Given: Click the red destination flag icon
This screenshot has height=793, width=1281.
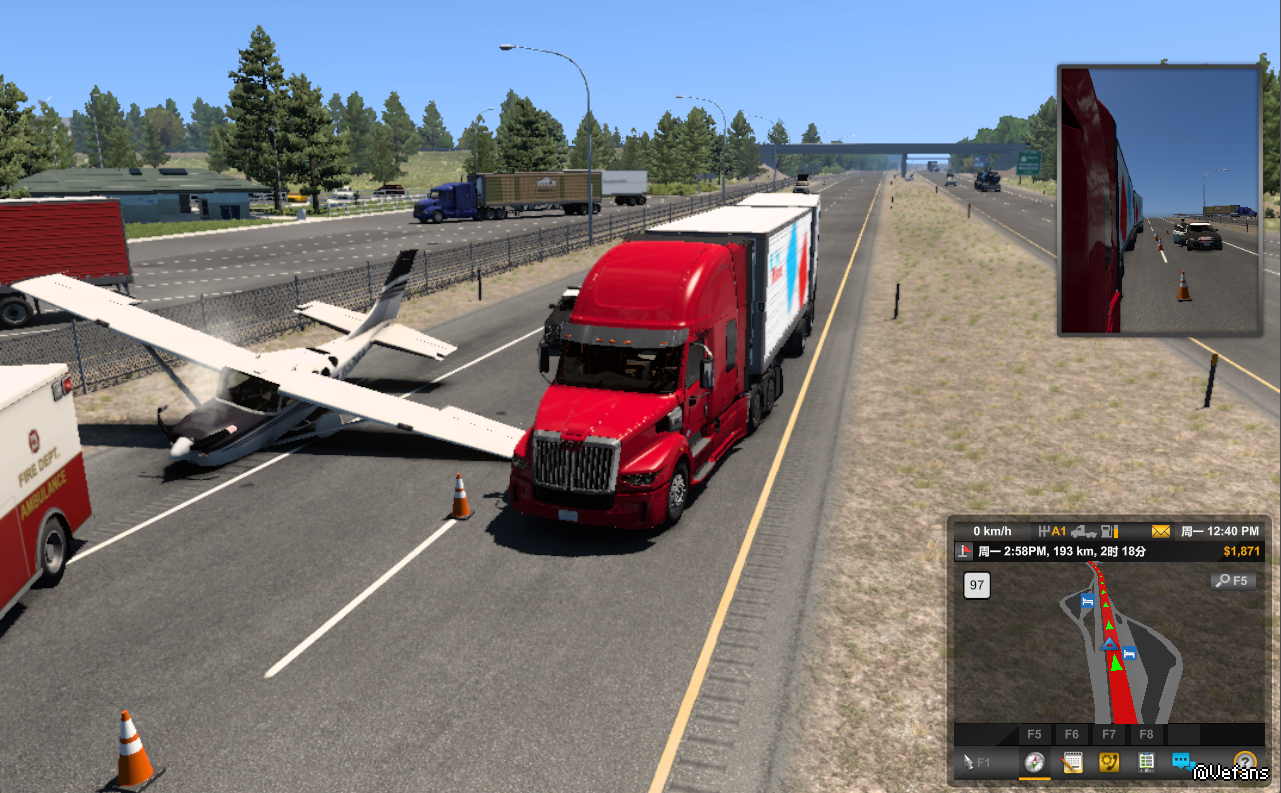Looking at the screenshot, I should 964,551.
